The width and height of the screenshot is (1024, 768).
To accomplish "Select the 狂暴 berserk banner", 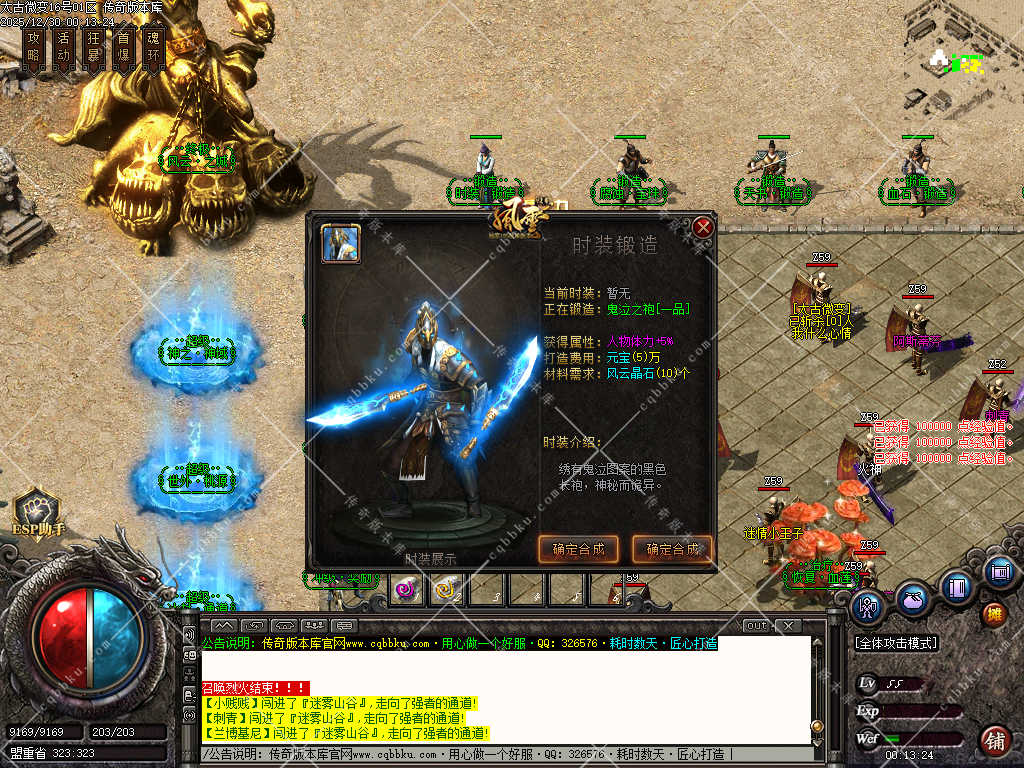I will click(94, 47).
